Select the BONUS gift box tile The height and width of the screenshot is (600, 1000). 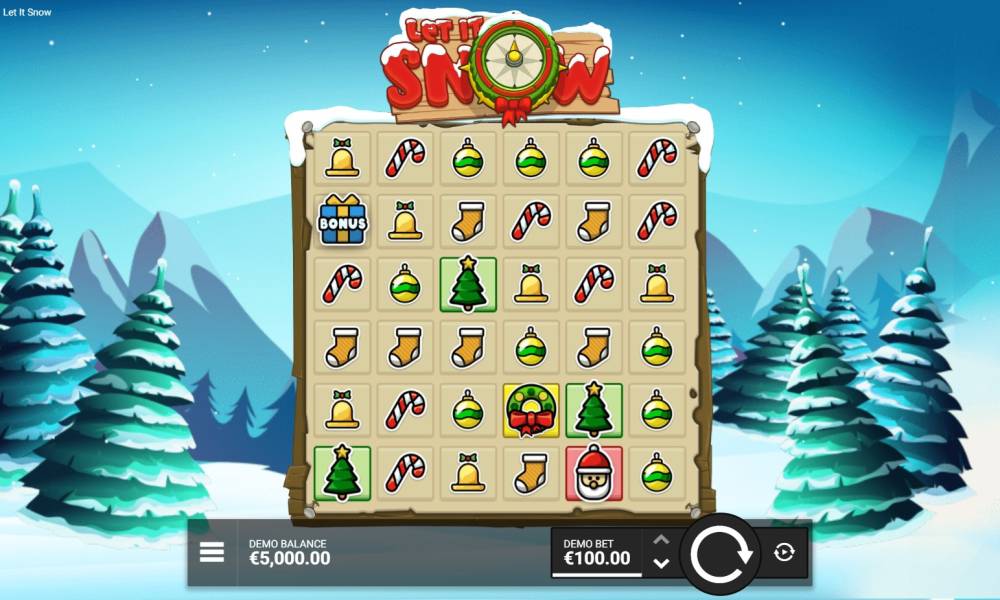click(343, 221)
